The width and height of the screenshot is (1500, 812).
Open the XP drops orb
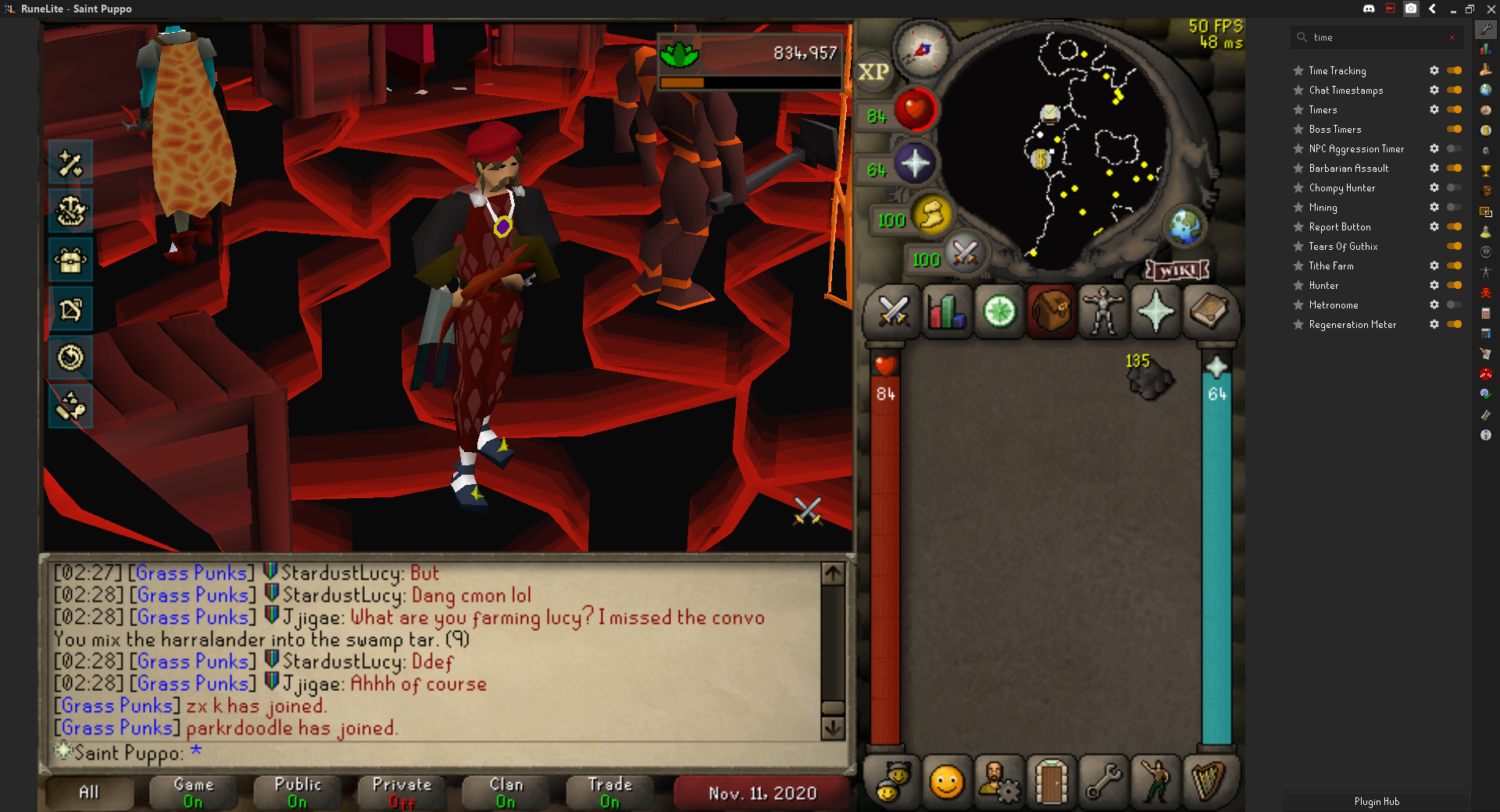873,72
